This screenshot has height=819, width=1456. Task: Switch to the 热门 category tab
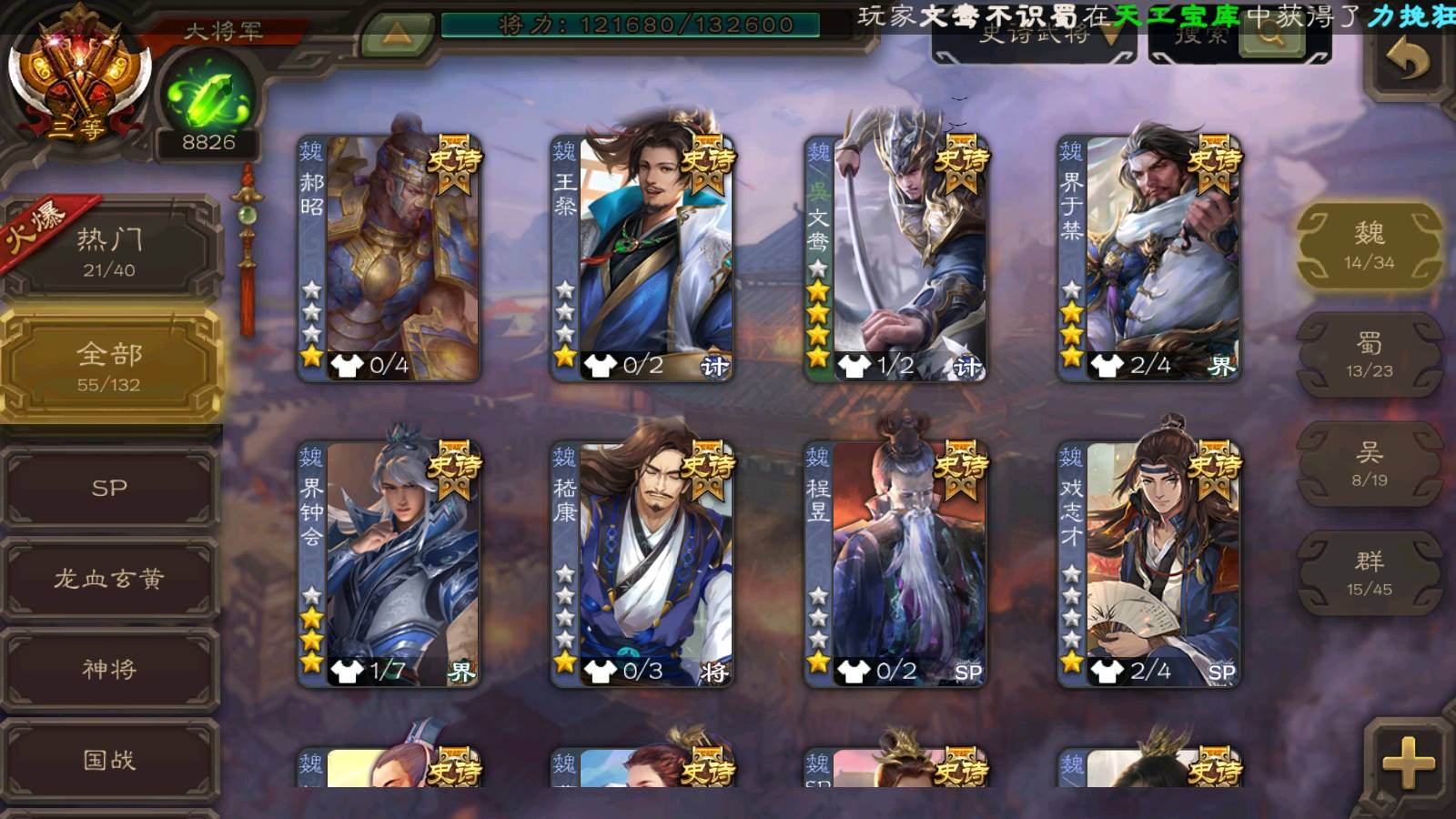tap(109, 252)
